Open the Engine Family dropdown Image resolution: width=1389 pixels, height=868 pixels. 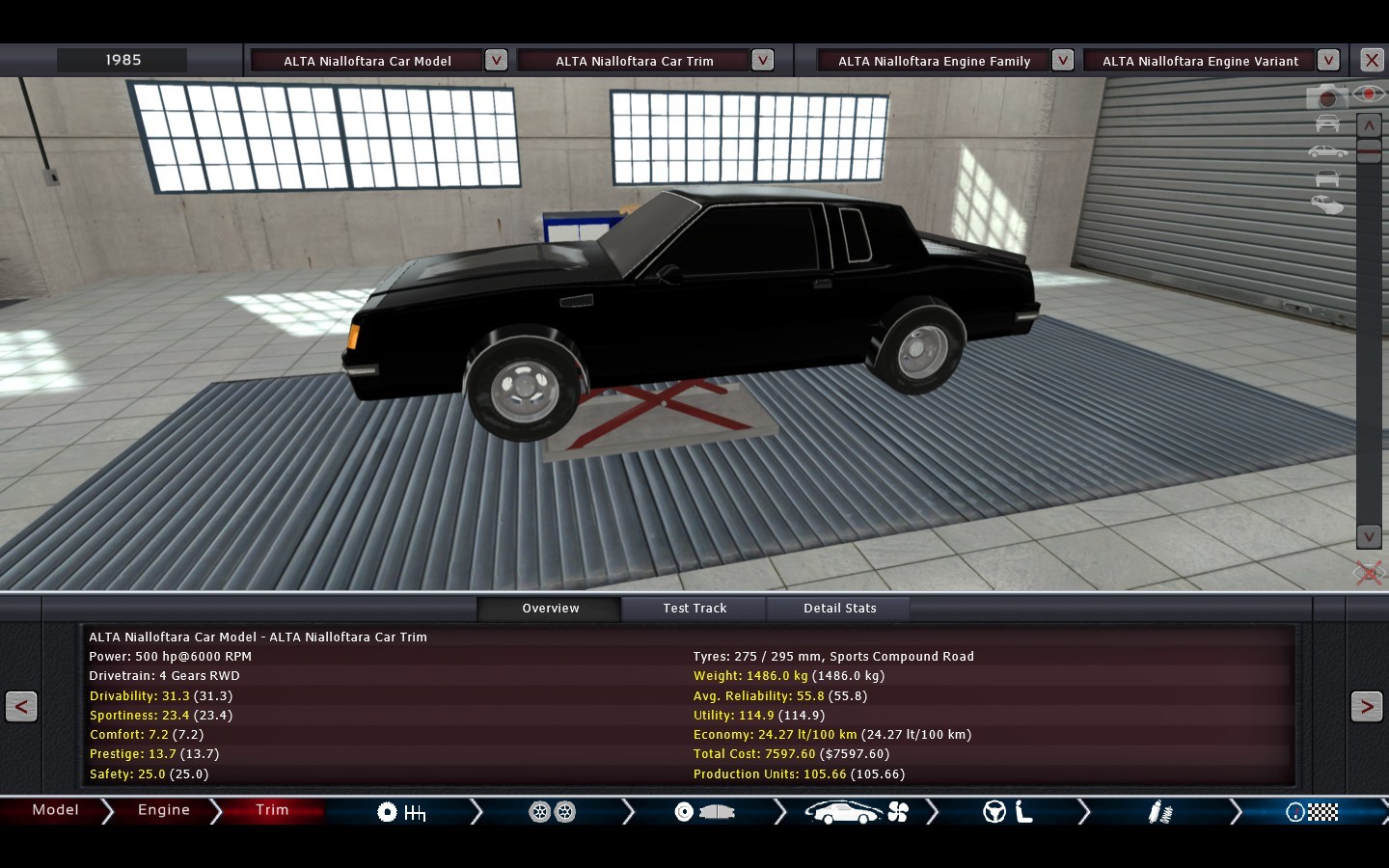[1062, 60]
